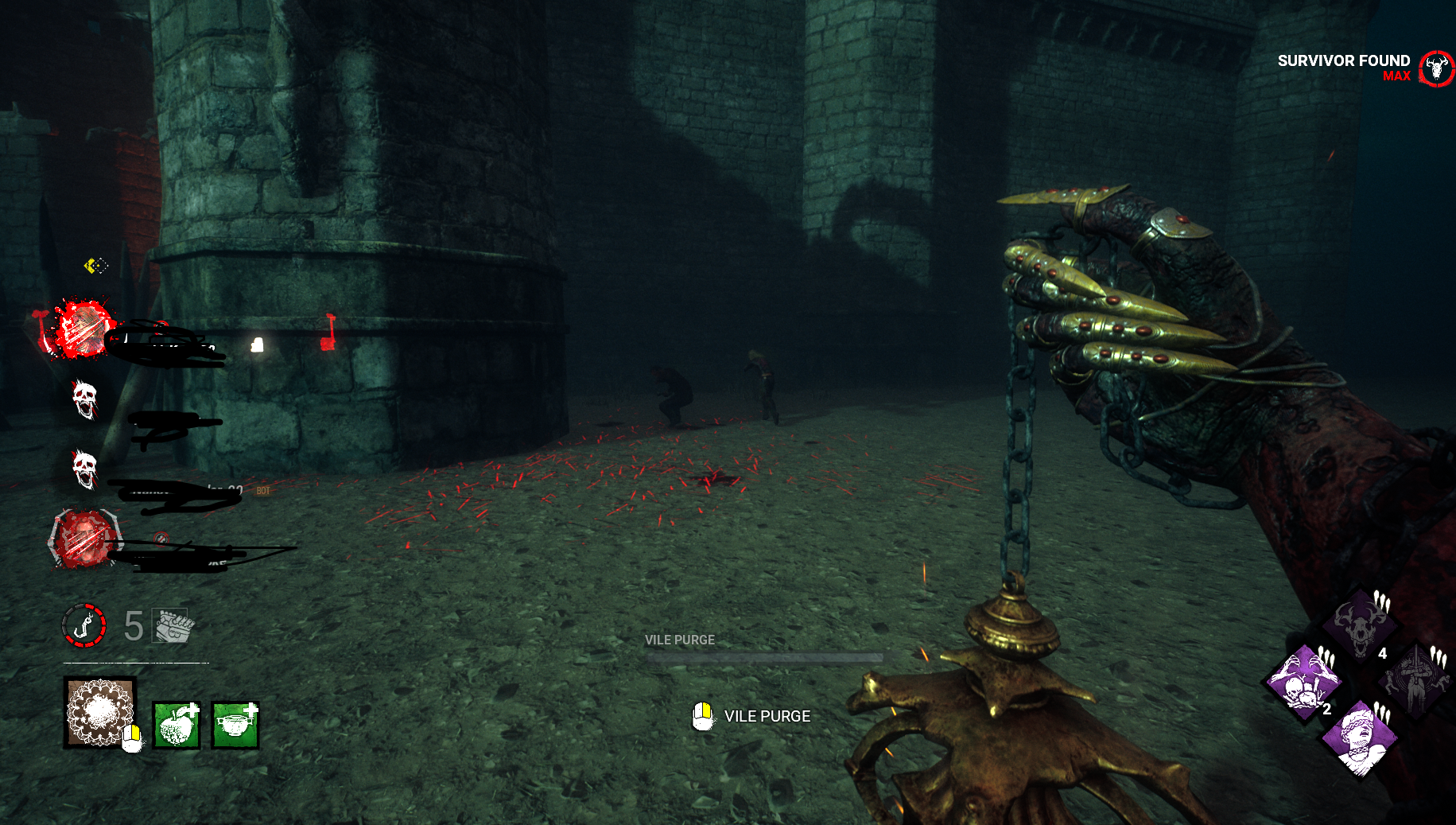The height and width of the screenshot is (825, 1456).
Task: Select the green incense bowl add-on icon
Action: coord(235,725)
